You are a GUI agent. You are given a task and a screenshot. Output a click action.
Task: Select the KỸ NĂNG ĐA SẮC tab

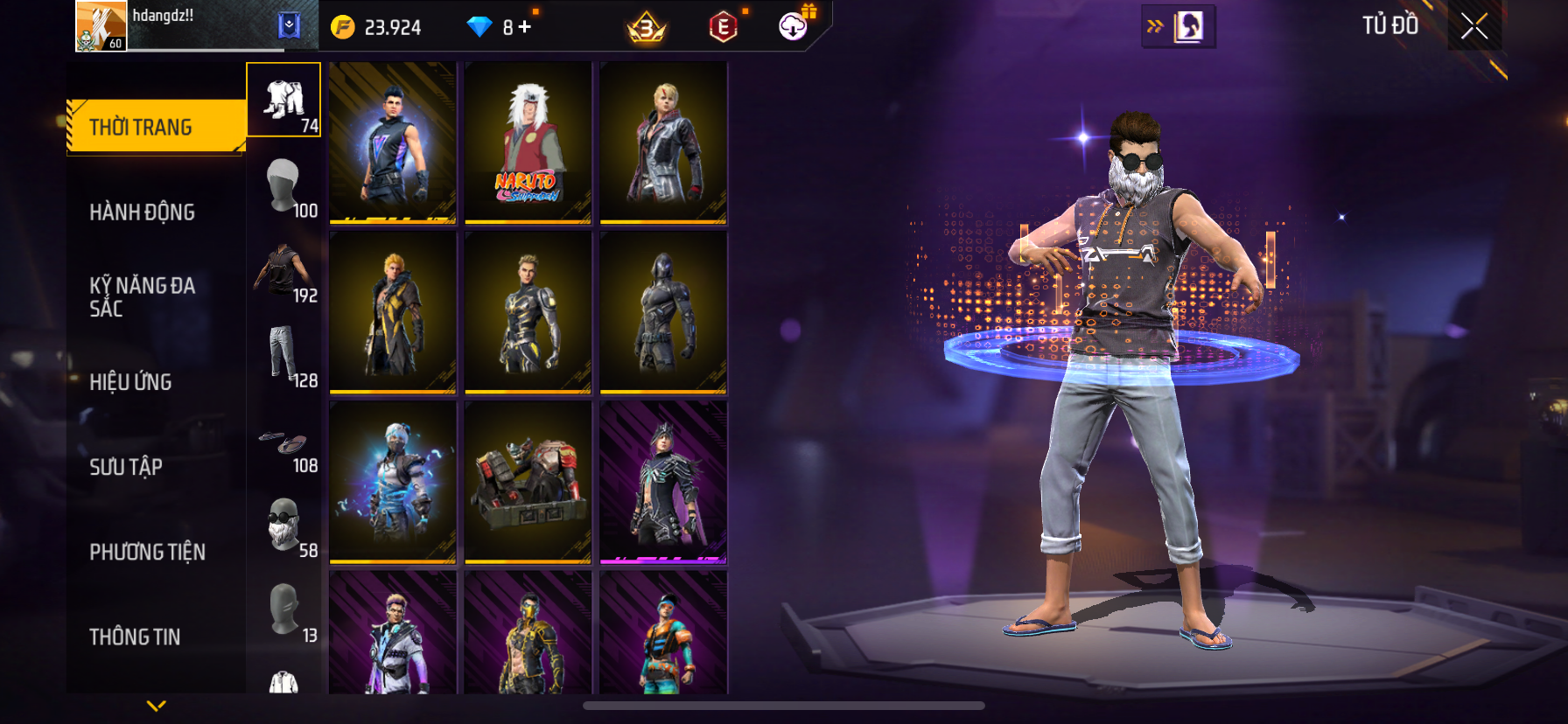[x=143, y=297]
